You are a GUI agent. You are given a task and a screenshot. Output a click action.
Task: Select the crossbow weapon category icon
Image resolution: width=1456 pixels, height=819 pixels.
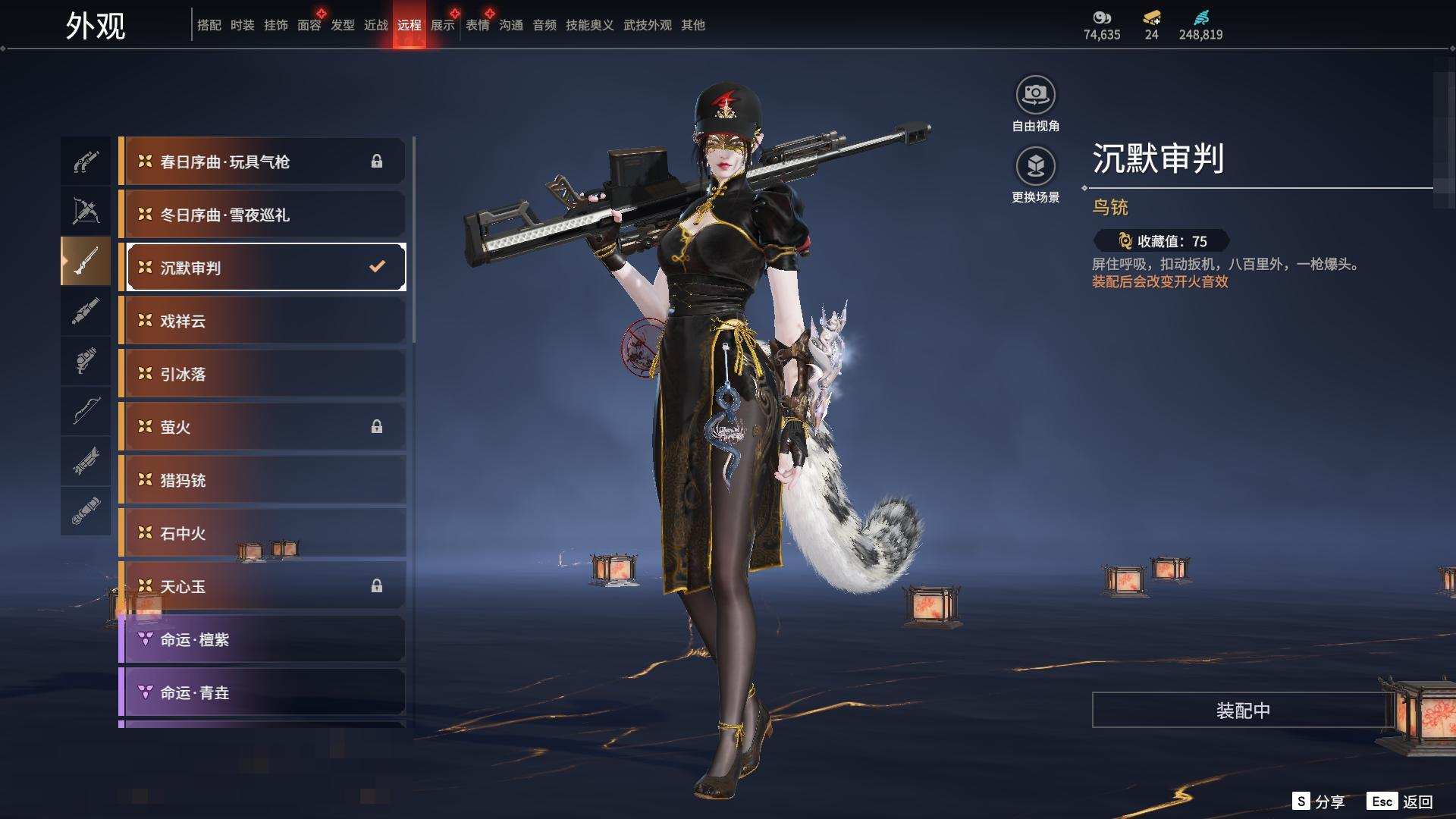[86, 211]
